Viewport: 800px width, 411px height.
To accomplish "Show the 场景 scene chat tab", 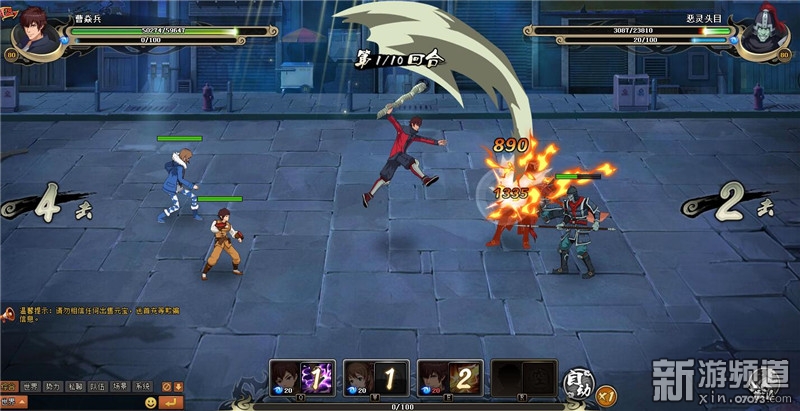I will [x=120, y=386].
